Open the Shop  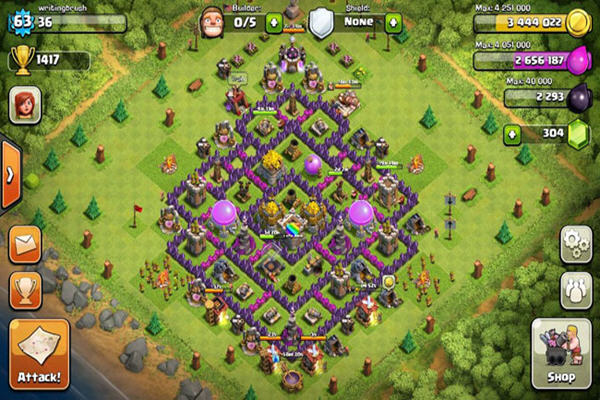pos(559,353)
